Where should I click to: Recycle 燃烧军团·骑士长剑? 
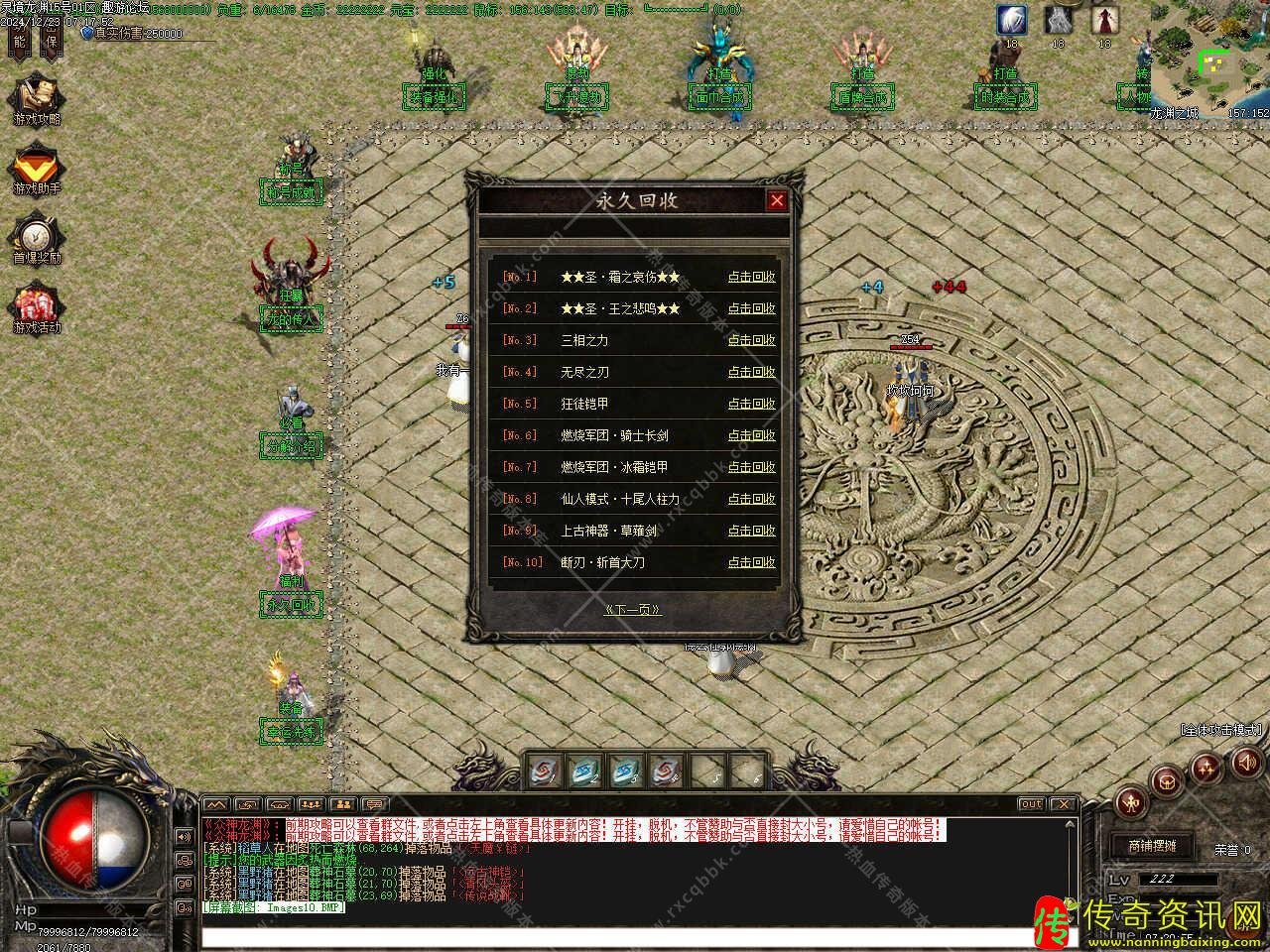(x=751, y=435)
